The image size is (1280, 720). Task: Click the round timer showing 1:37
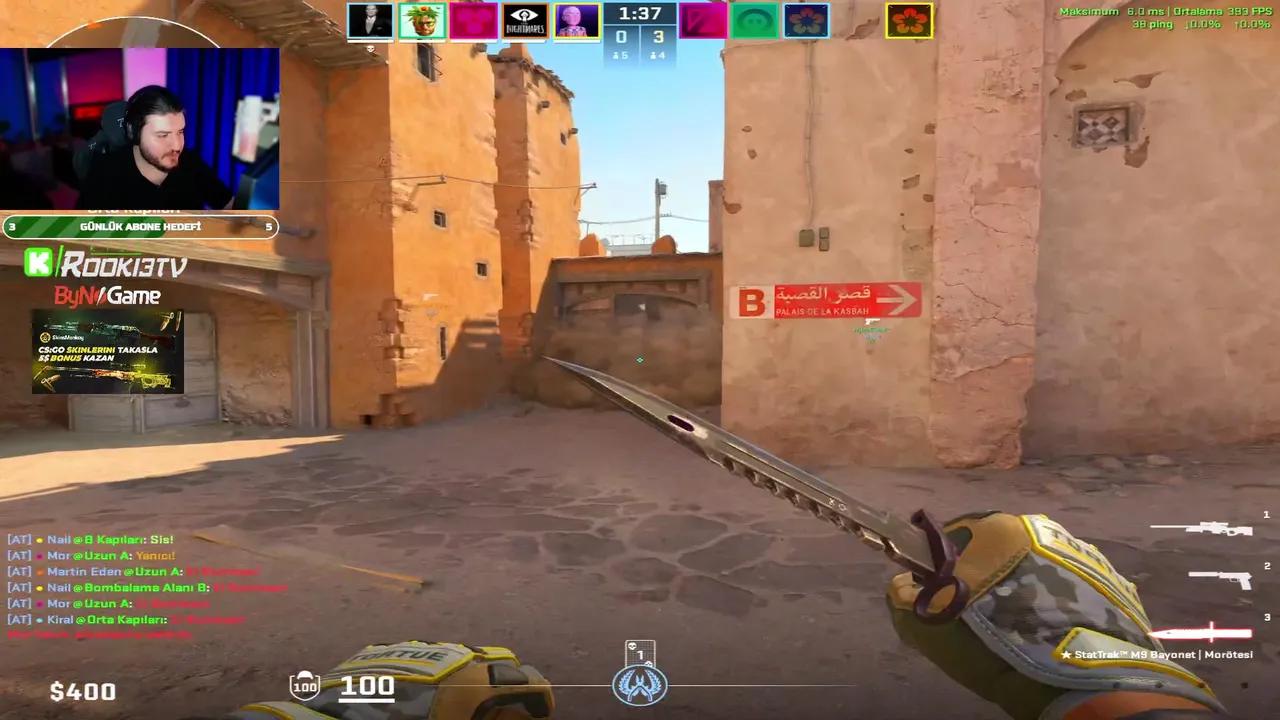(x=640, y=14)
